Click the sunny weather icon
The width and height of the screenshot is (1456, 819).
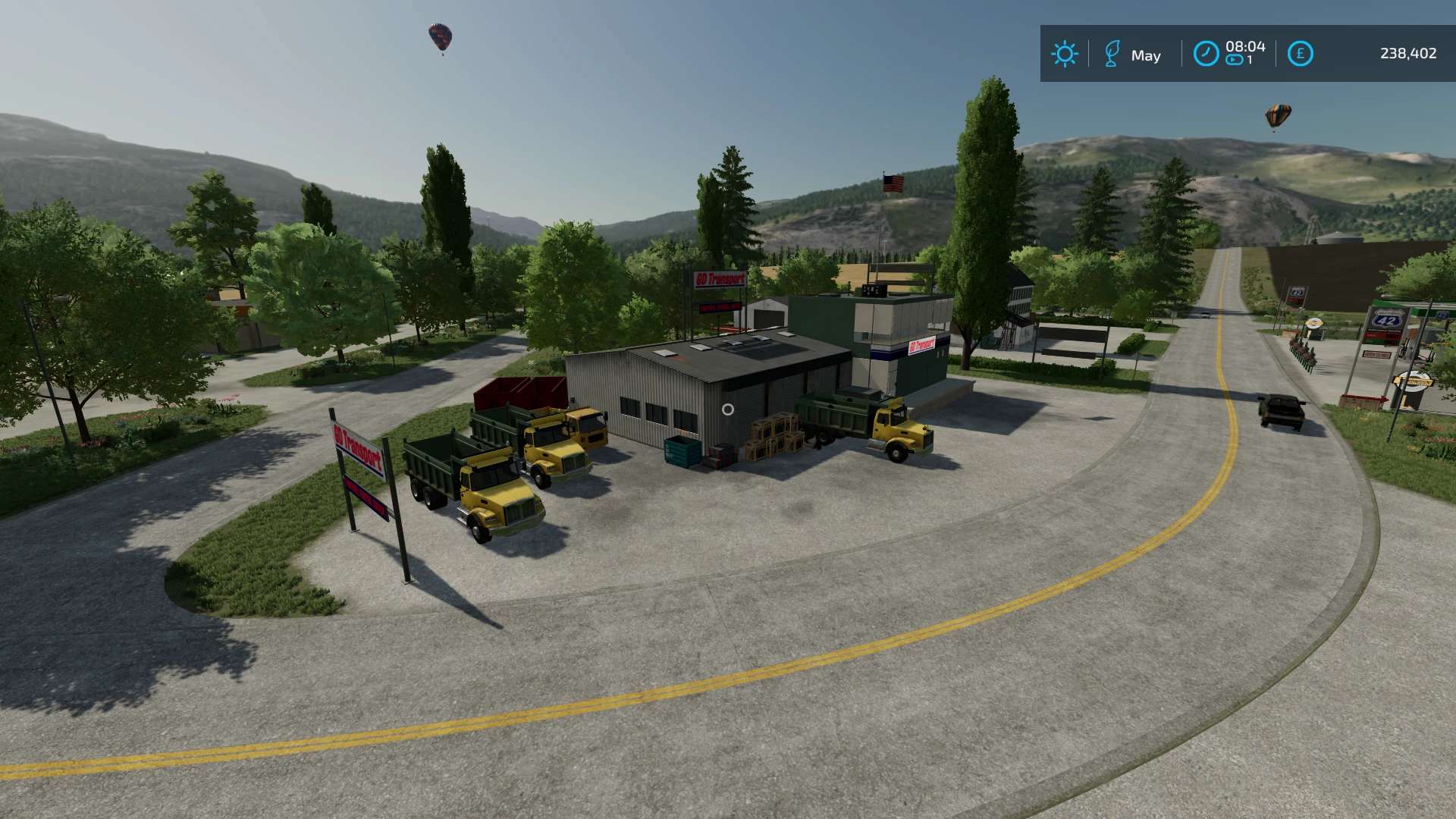click(x=1064, y=54)
